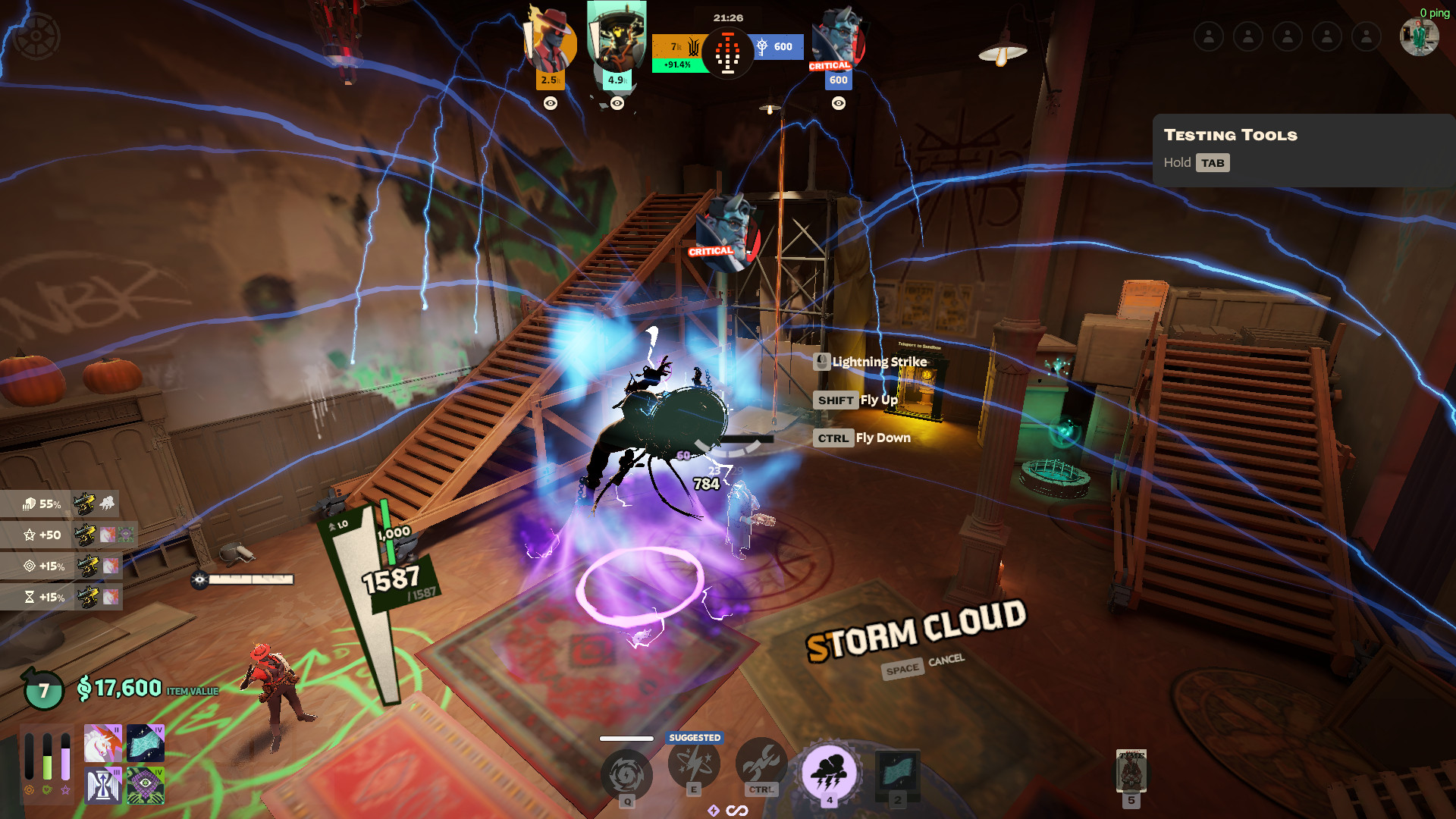Toggle eye icon under red-hat hero
Image resolution: width=1456 pixels, height=819 pixels.
[x=551, y=103]
